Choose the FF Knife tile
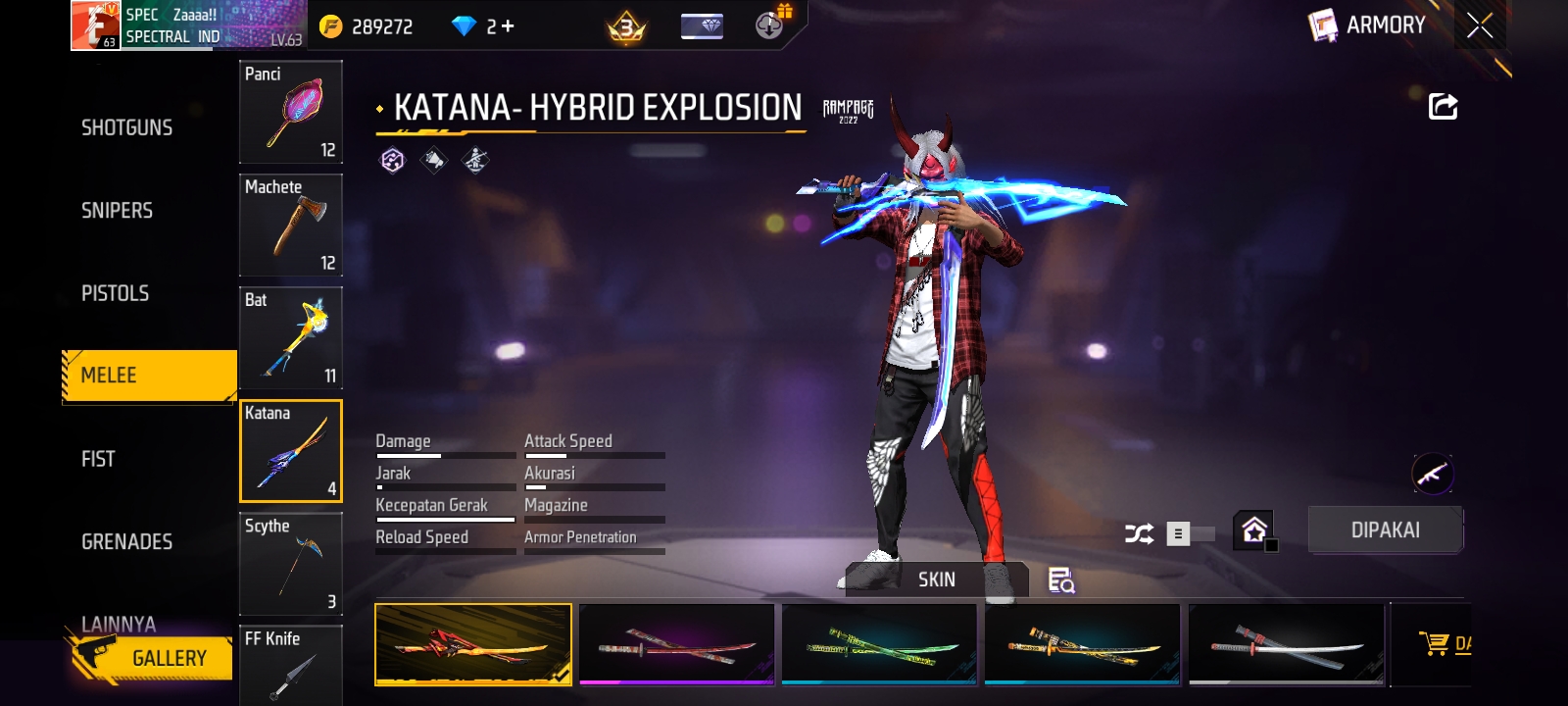 click(x=291, y=665)
